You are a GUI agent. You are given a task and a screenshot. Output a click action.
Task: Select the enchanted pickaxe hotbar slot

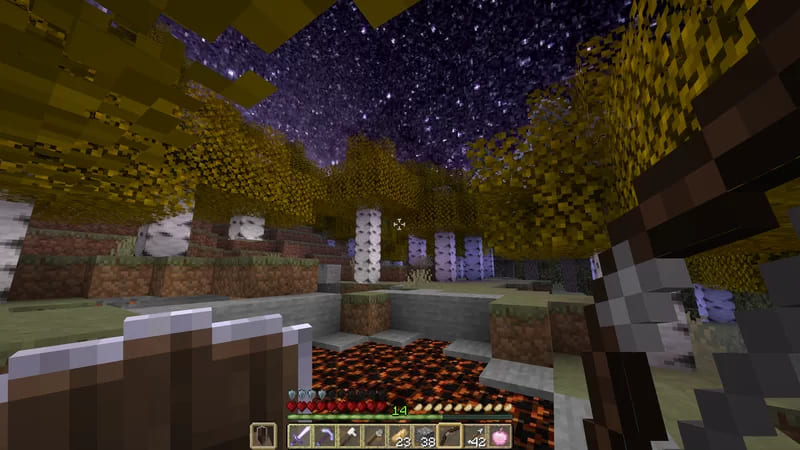click(325, 435)
